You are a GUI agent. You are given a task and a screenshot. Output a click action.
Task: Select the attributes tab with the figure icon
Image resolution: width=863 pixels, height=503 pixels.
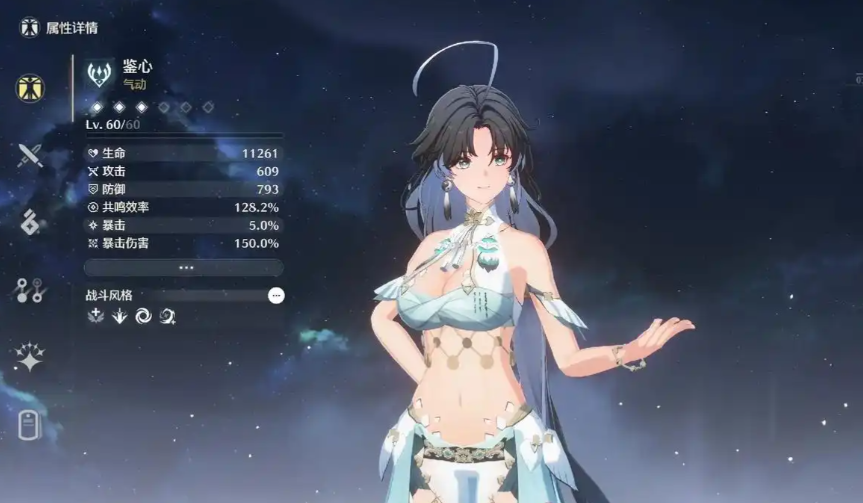pos(30,88)
